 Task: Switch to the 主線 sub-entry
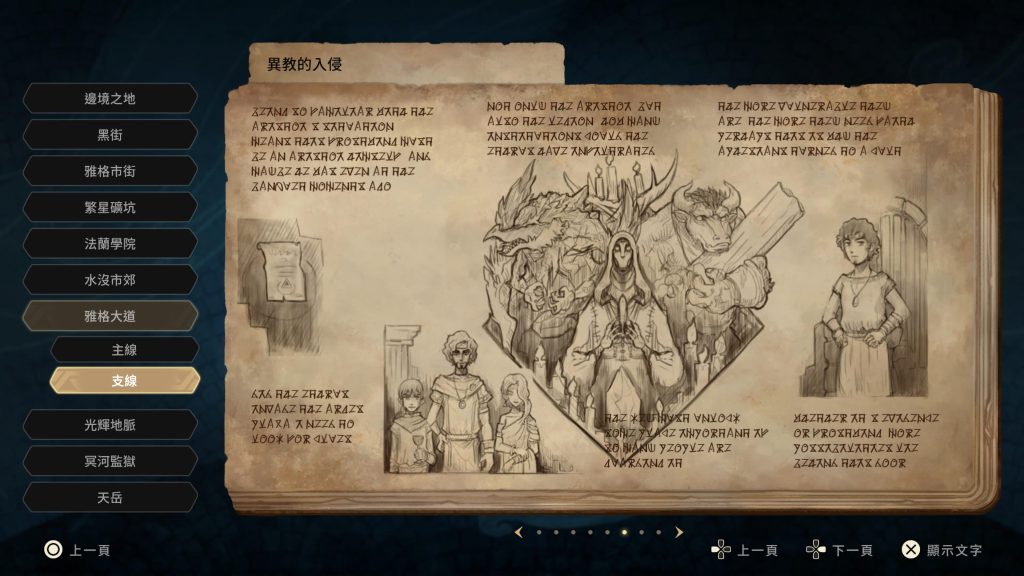pyautogui.click(x=124, y=350)
